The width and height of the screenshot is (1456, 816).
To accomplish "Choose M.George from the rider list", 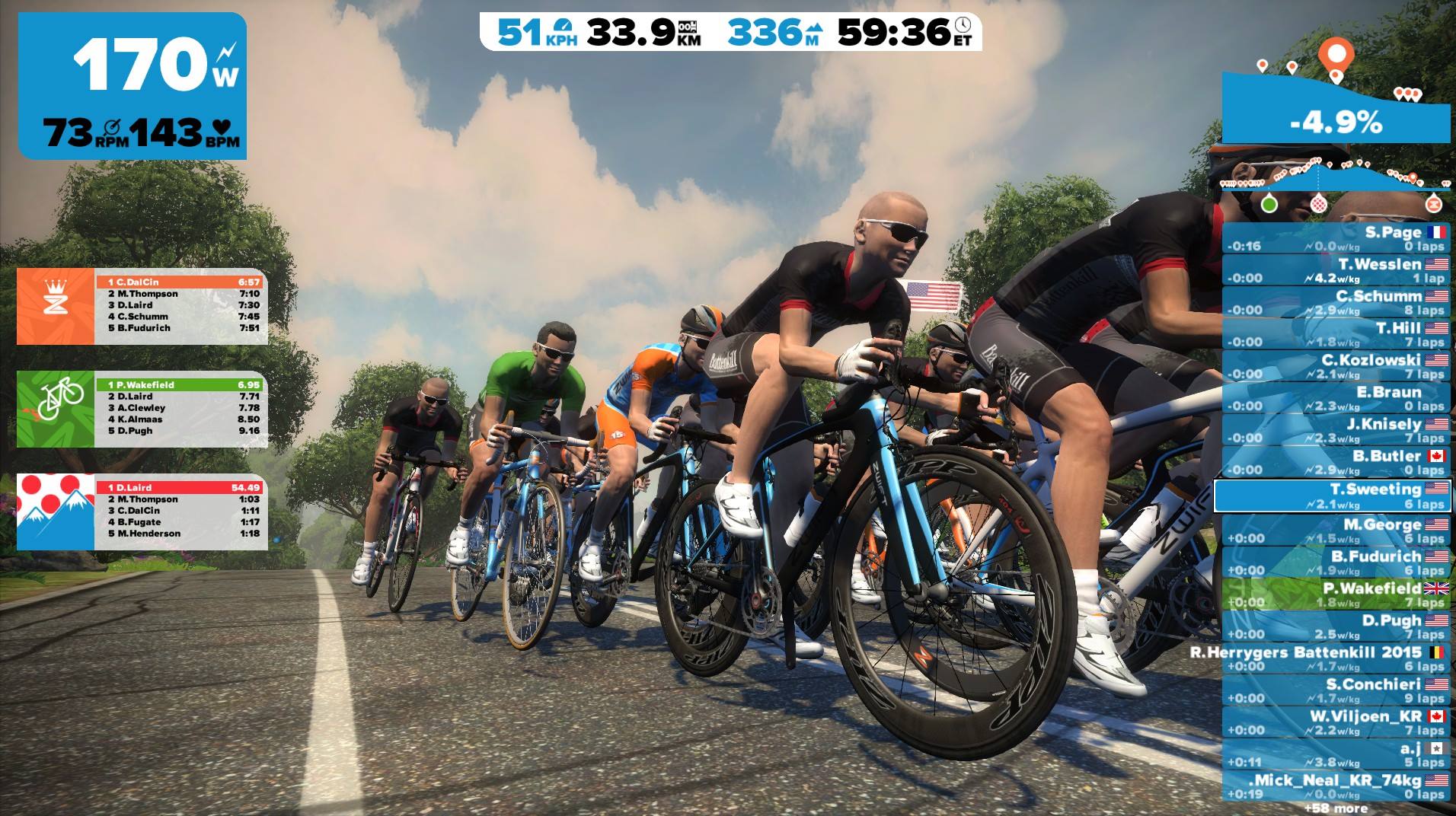I will 1336,531.
